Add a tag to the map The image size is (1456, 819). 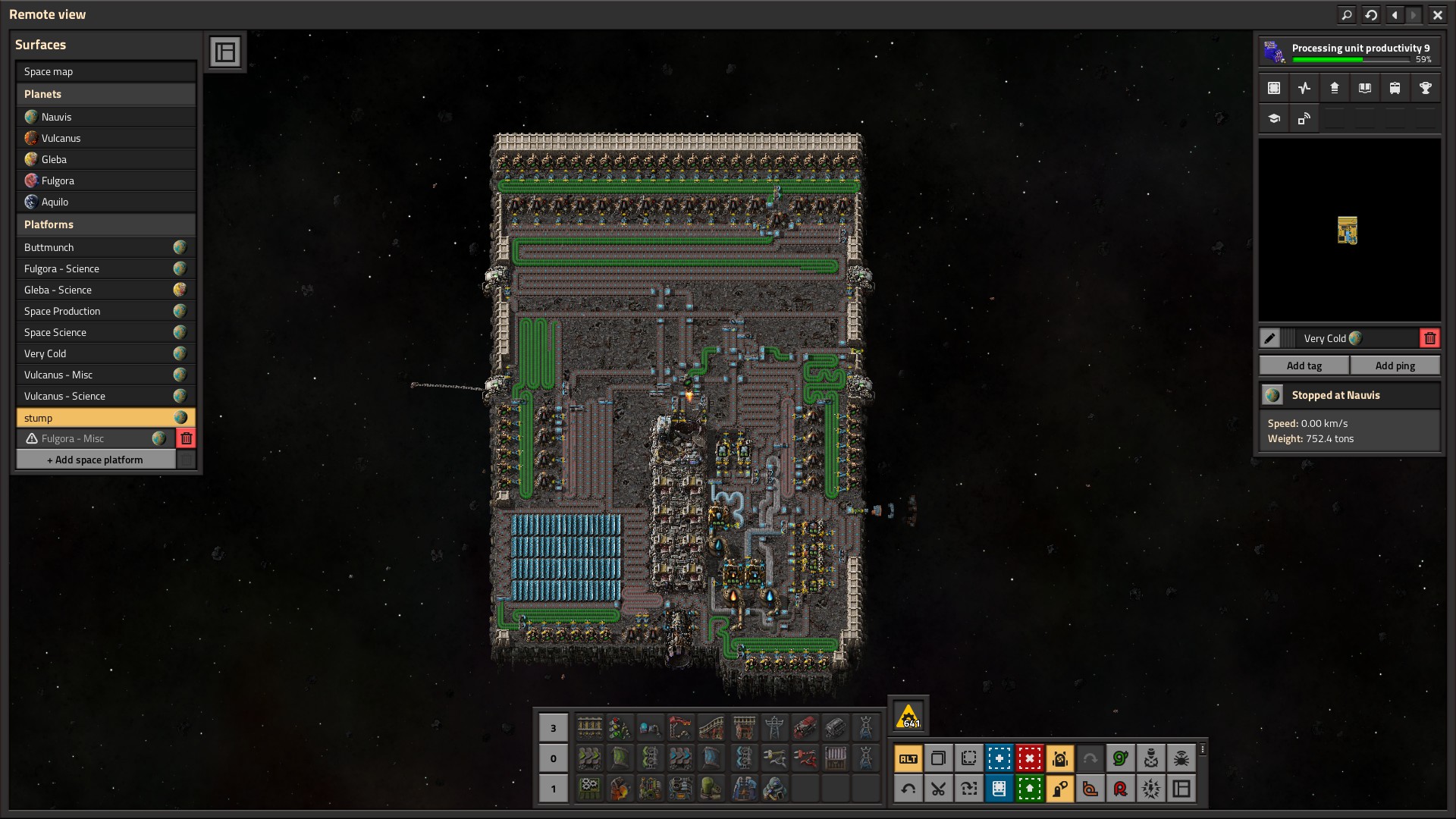pos(1304,366)
